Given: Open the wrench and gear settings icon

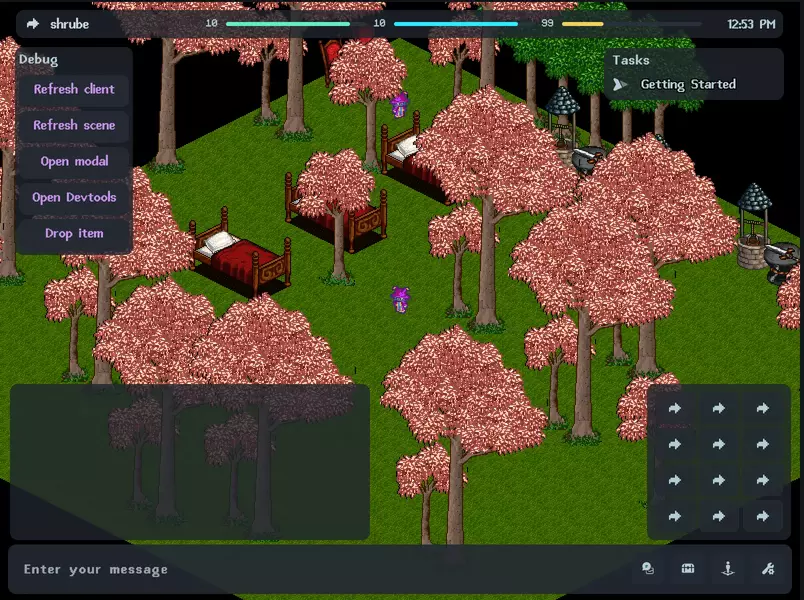Looking at the screenshot, I should pos(768,569).
